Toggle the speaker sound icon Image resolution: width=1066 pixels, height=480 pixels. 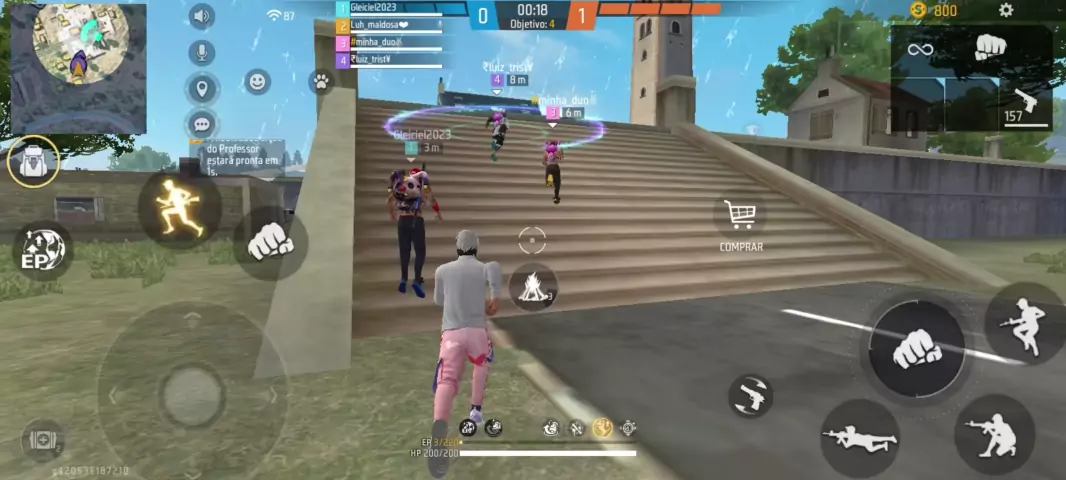[202, 16]
